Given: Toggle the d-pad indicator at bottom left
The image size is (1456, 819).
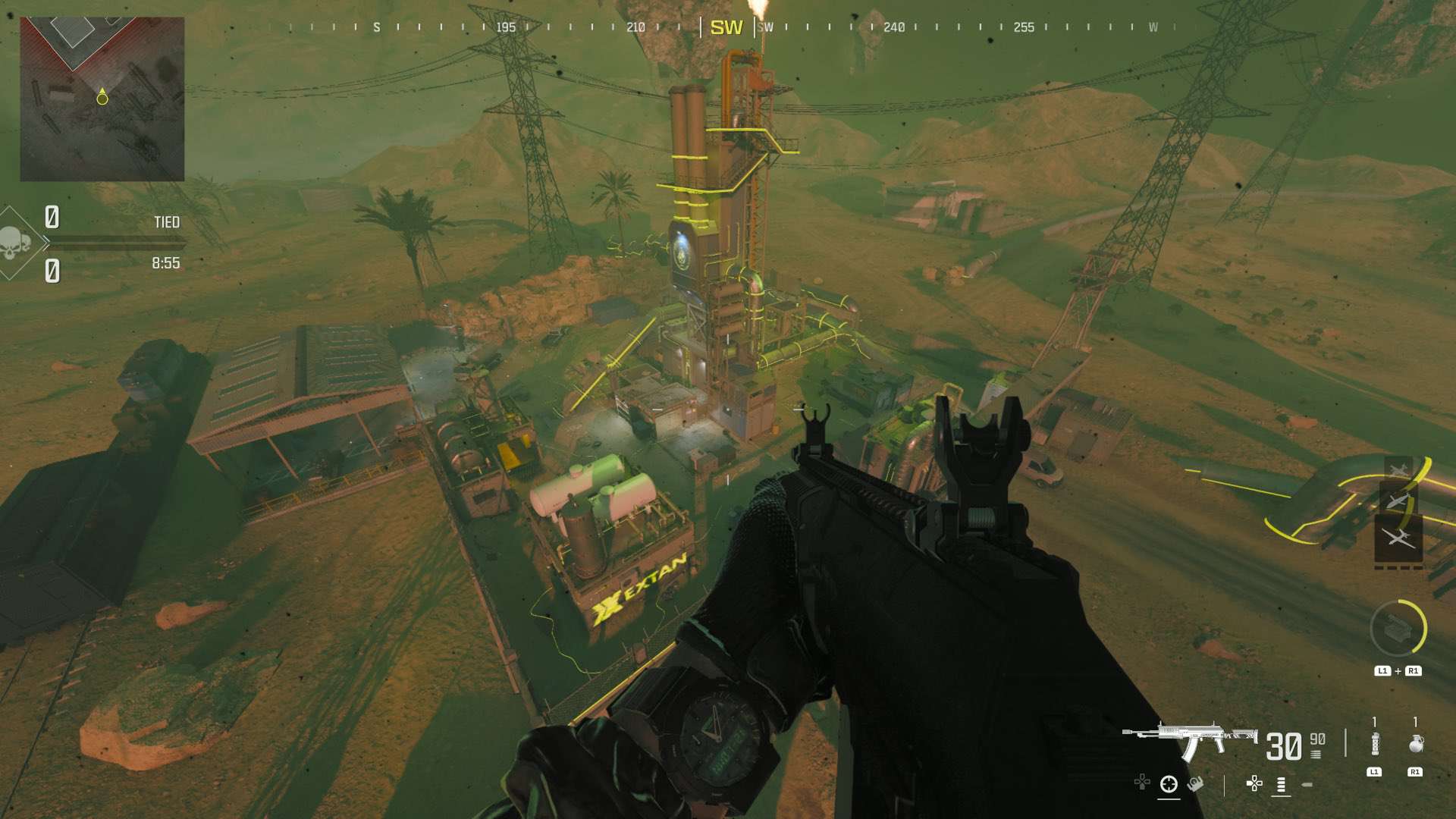Looking at the screenshot, I should click(1142, 782).
